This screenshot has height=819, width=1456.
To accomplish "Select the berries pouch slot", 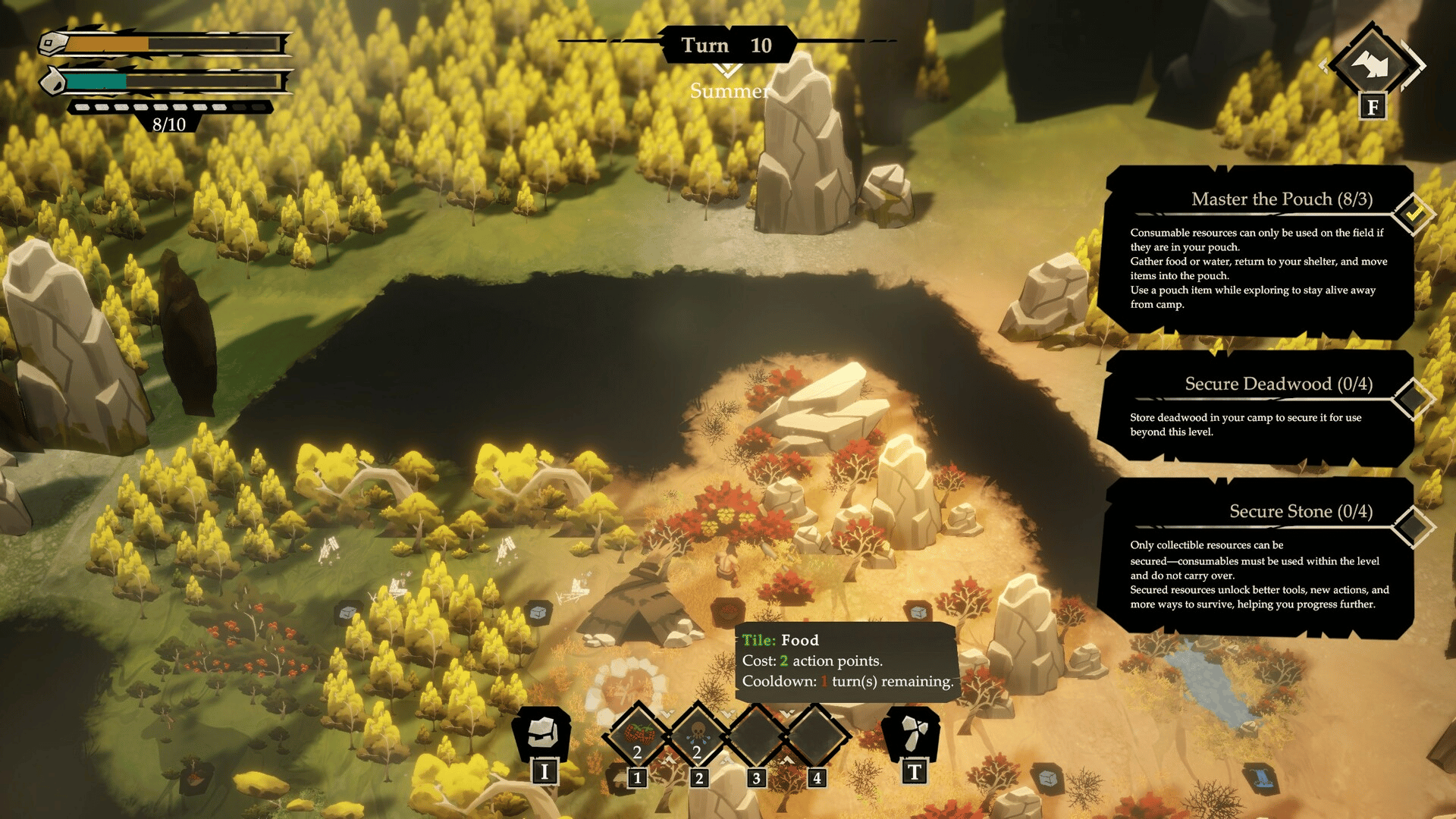I will tap(638, 735).
